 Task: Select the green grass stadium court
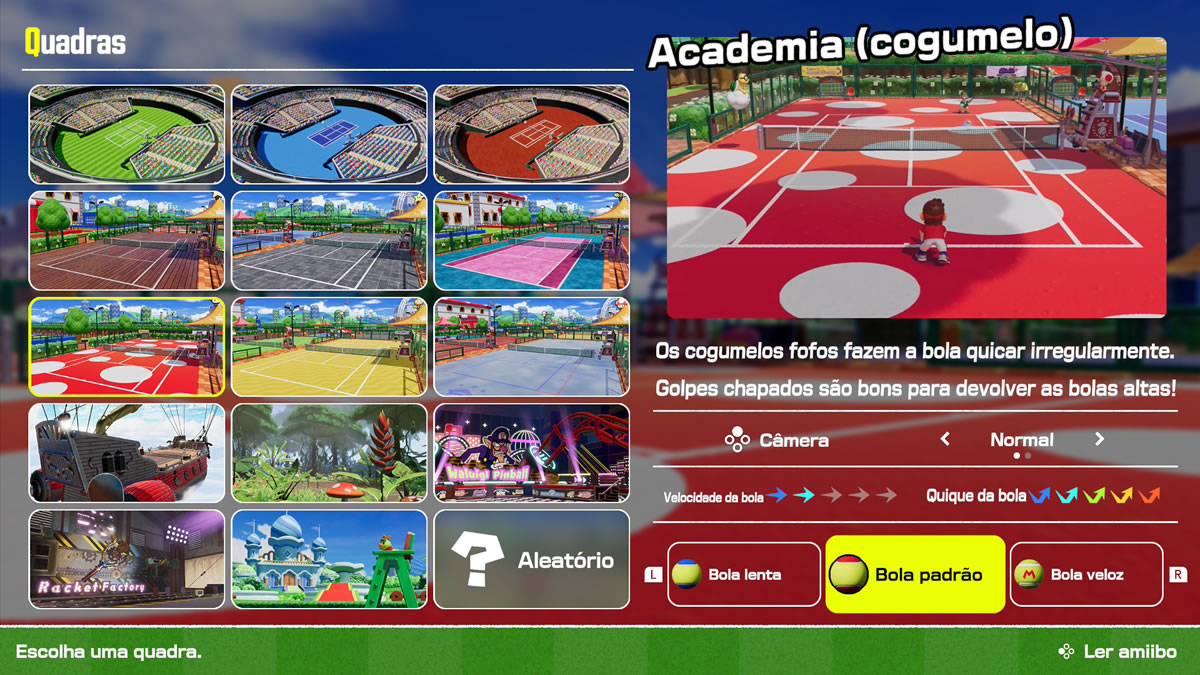point(127,134)
